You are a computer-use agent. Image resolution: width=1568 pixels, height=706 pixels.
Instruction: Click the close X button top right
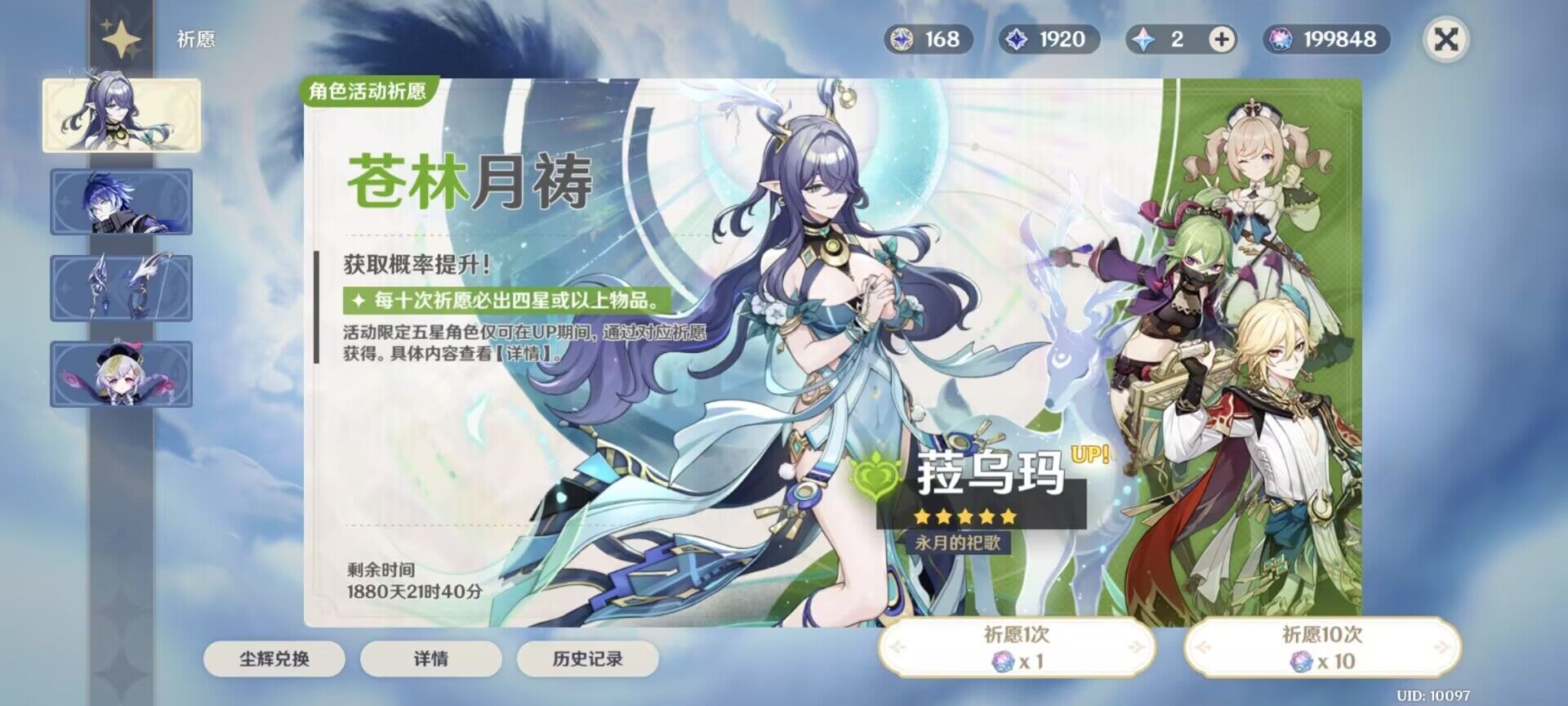1445,38
